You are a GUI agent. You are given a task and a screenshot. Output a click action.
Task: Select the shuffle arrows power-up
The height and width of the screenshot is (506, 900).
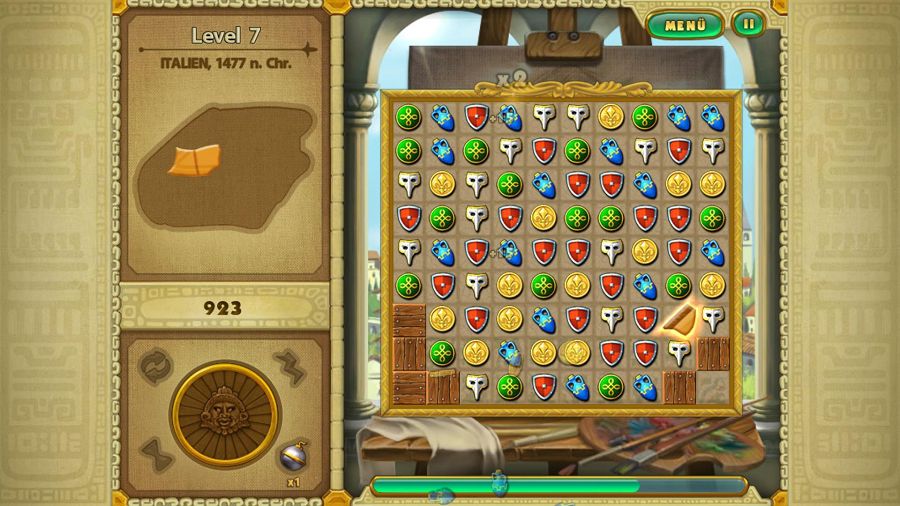click(x=156, y=365)
